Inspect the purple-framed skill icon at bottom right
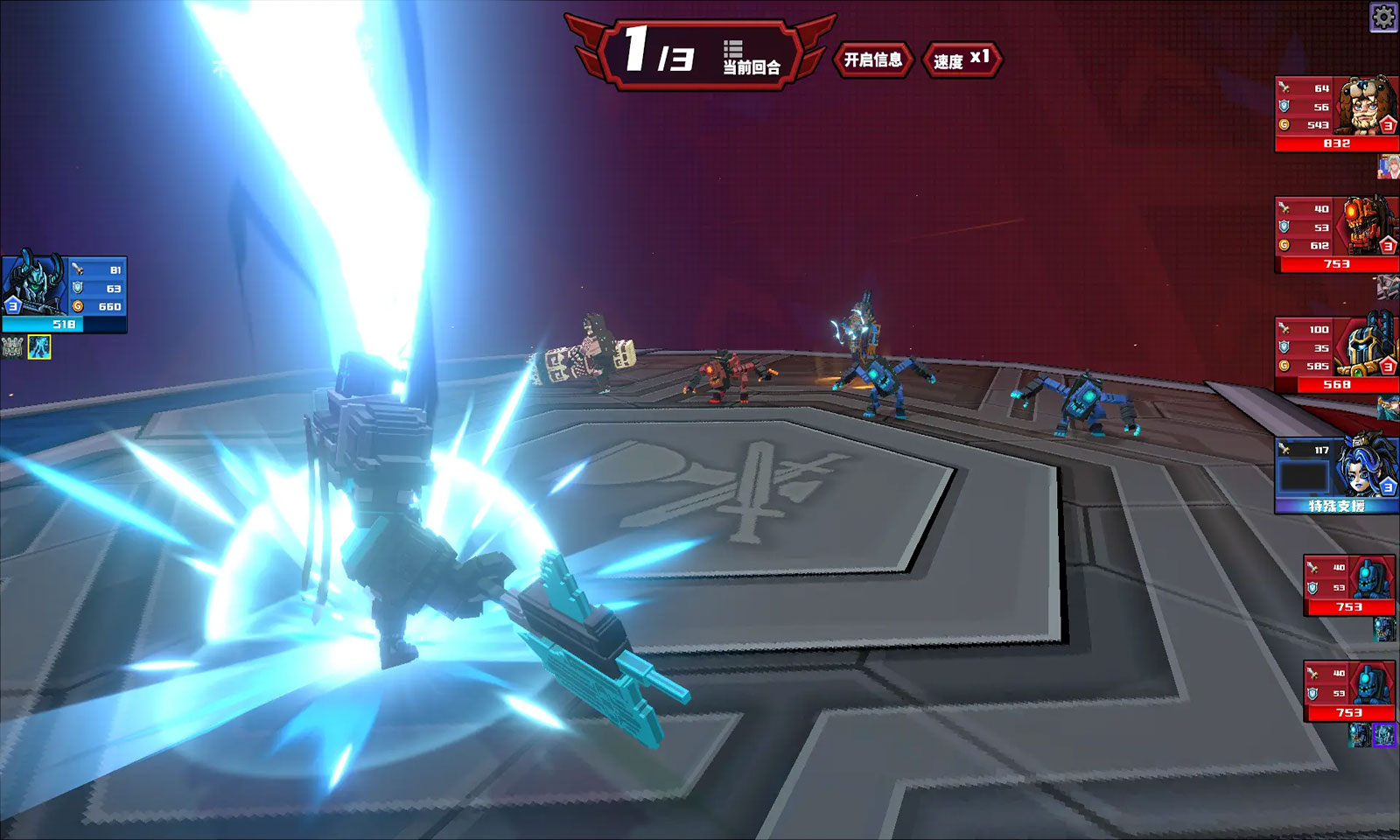 click(1384, 735)
